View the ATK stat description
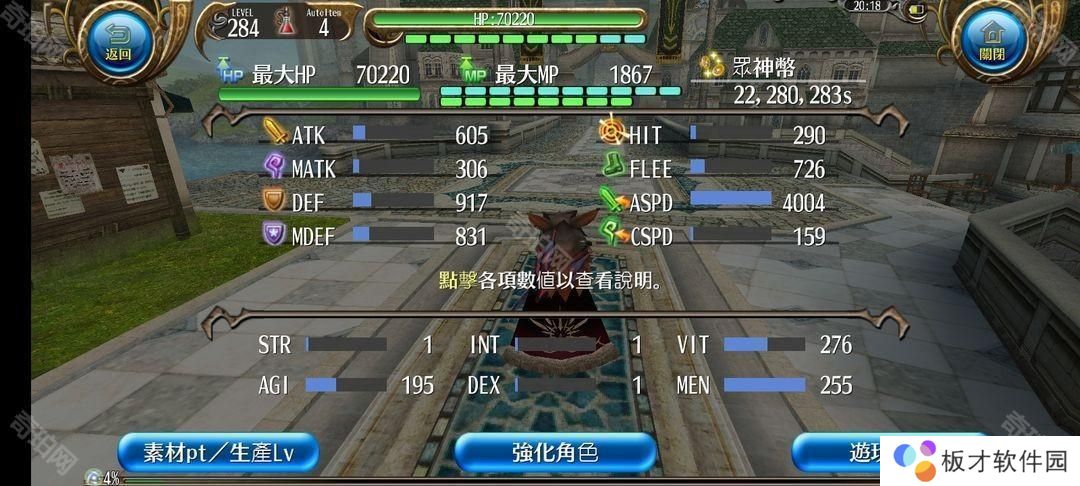 pyautogui.click(x=375, y=135)
